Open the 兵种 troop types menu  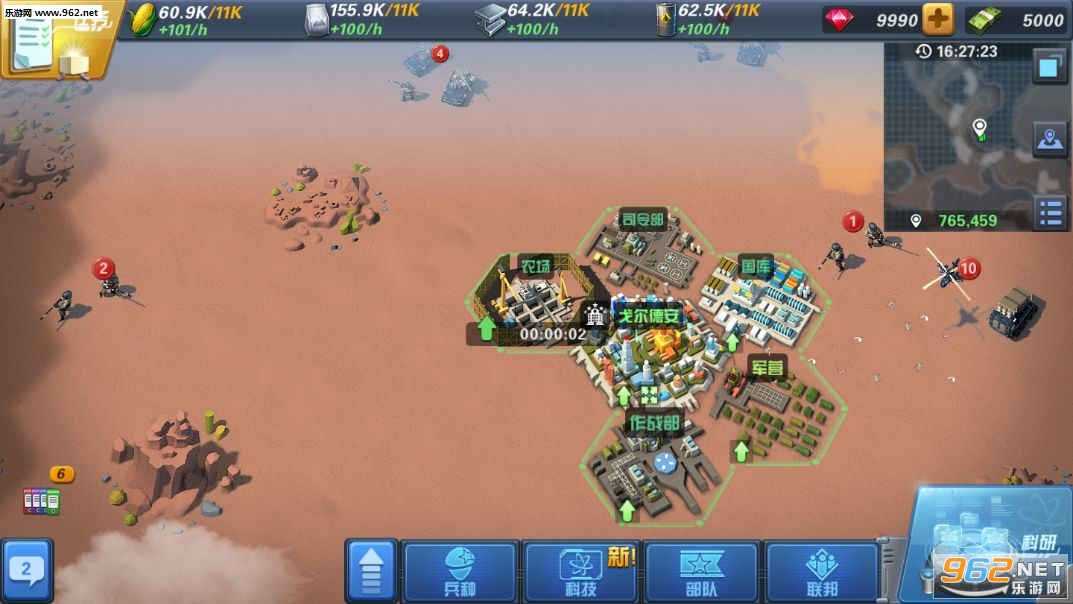[x=460, y=573]
